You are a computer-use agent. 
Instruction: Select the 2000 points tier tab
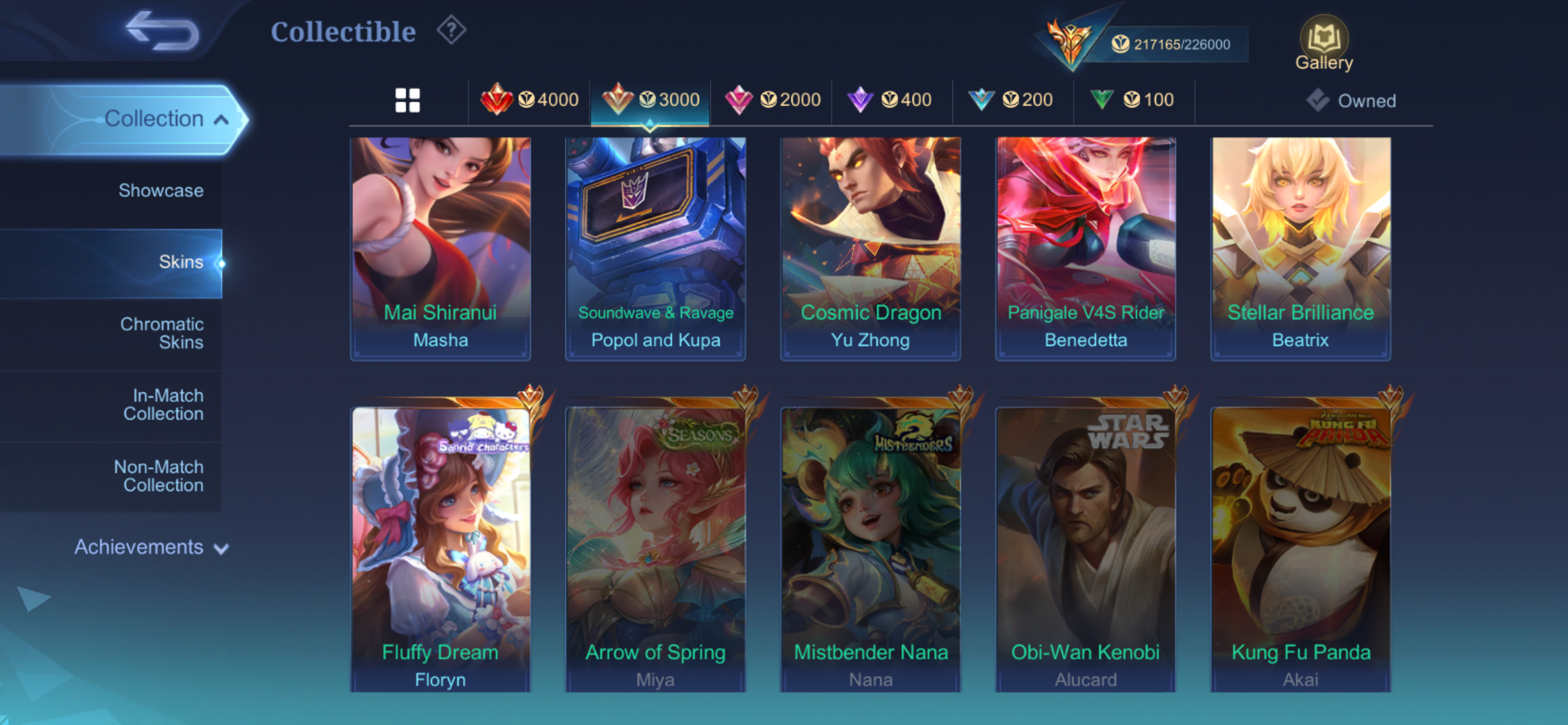[772, 100]
